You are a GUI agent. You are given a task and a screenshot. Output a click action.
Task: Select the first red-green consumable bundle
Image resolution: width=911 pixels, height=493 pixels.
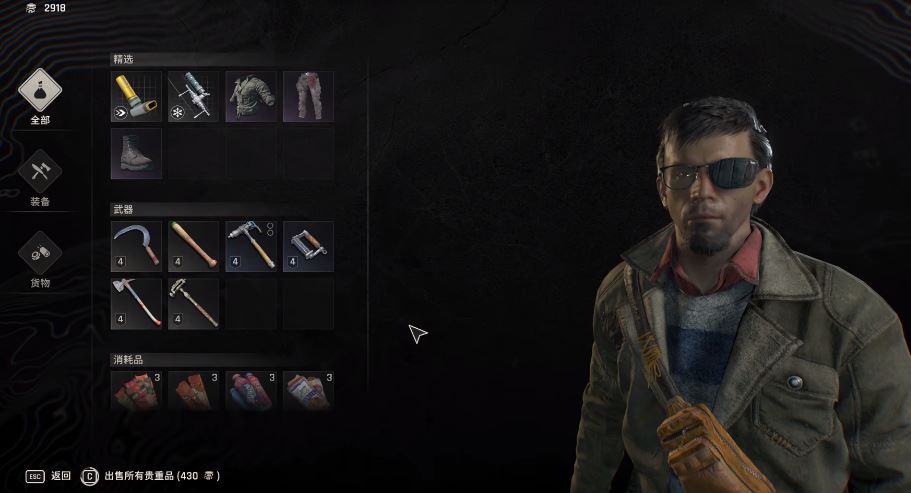136,390
